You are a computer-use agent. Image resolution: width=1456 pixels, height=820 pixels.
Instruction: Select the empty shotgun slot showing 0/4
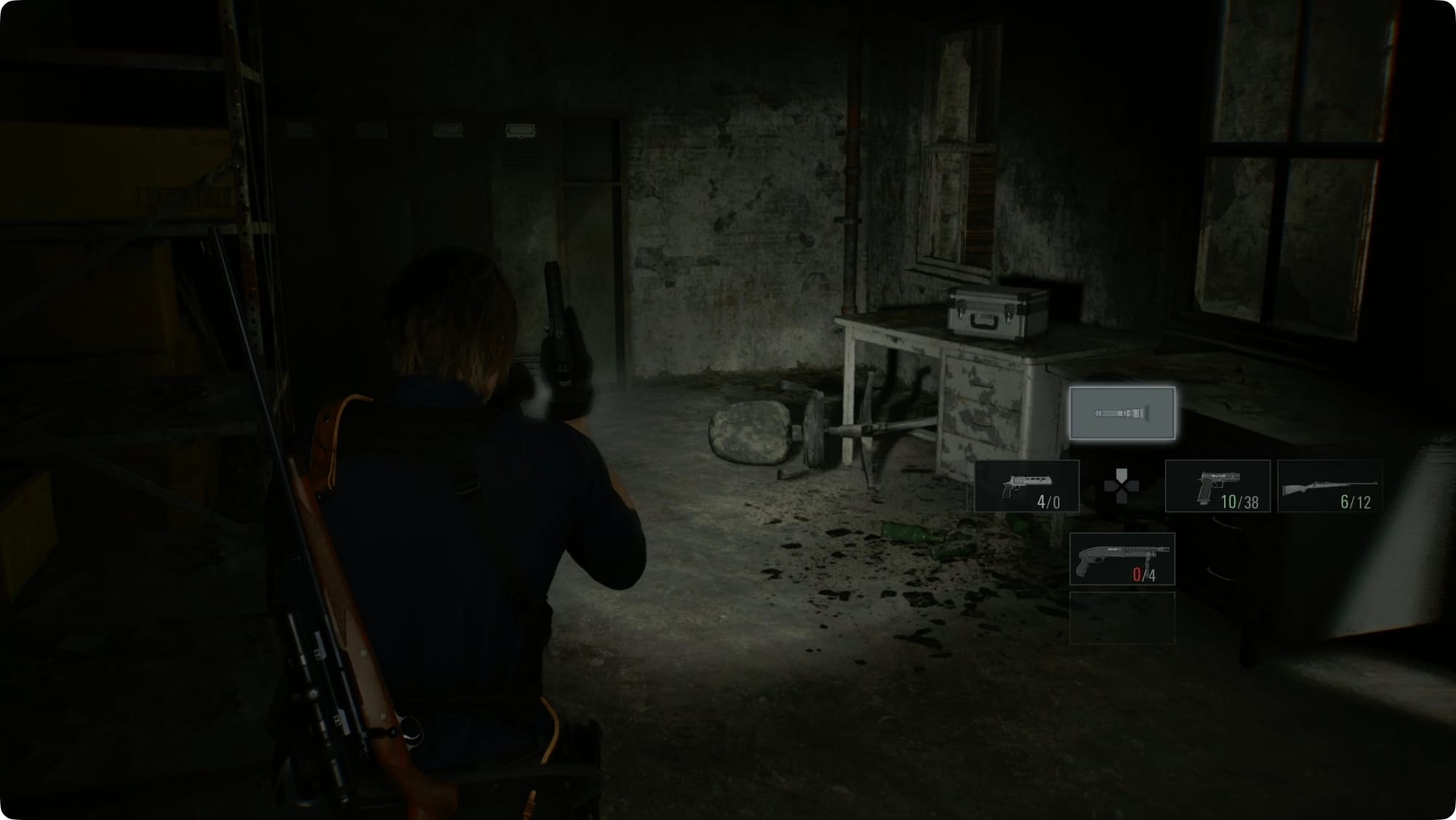tap(1121, 559)
